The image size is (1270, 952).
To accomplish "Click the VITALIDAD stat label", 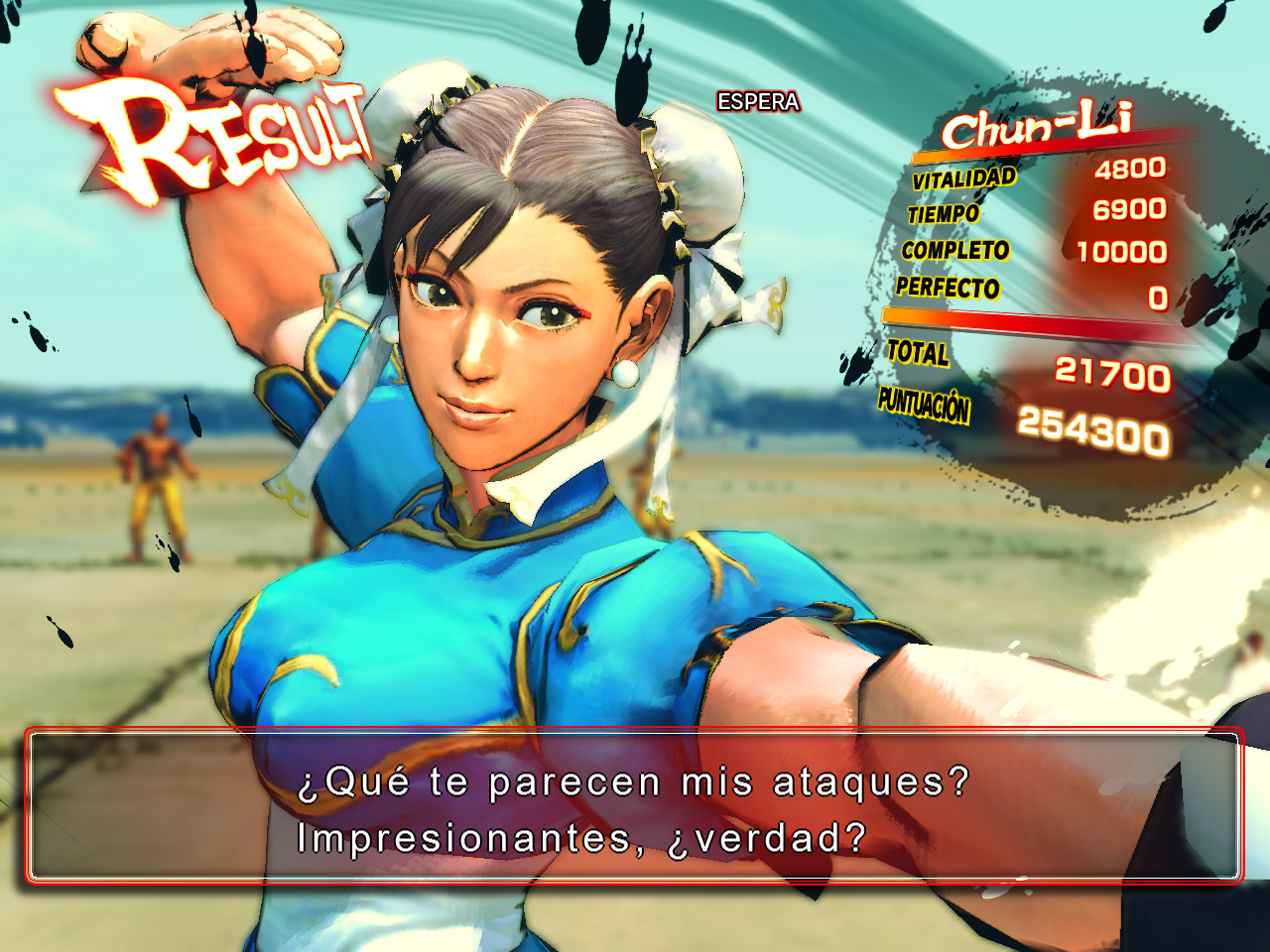I will [961, 180].
